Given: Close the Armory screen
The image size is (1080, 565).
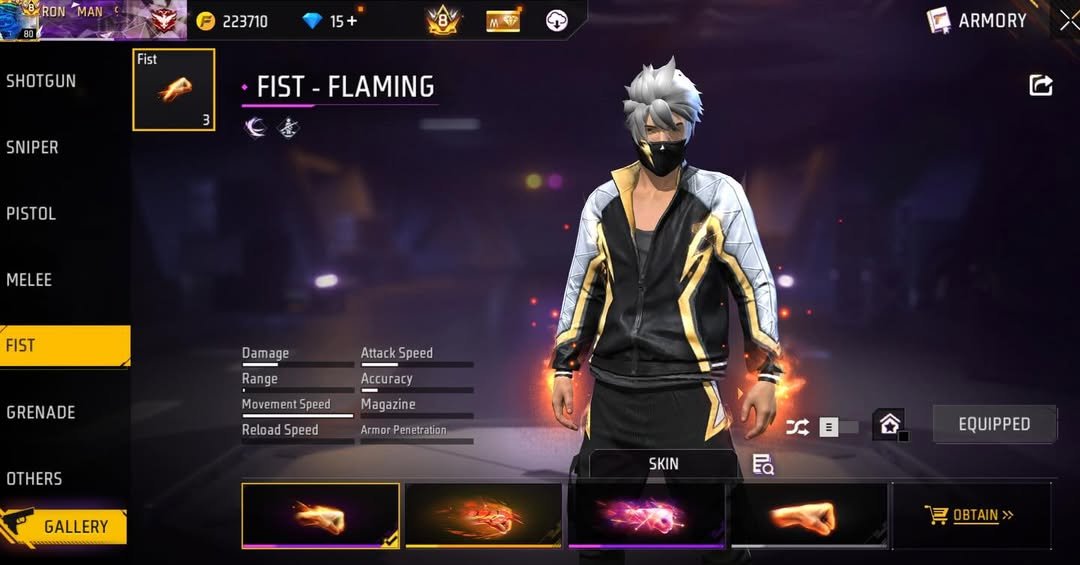Looking at the screenshot, I should tap(1067, 20).
